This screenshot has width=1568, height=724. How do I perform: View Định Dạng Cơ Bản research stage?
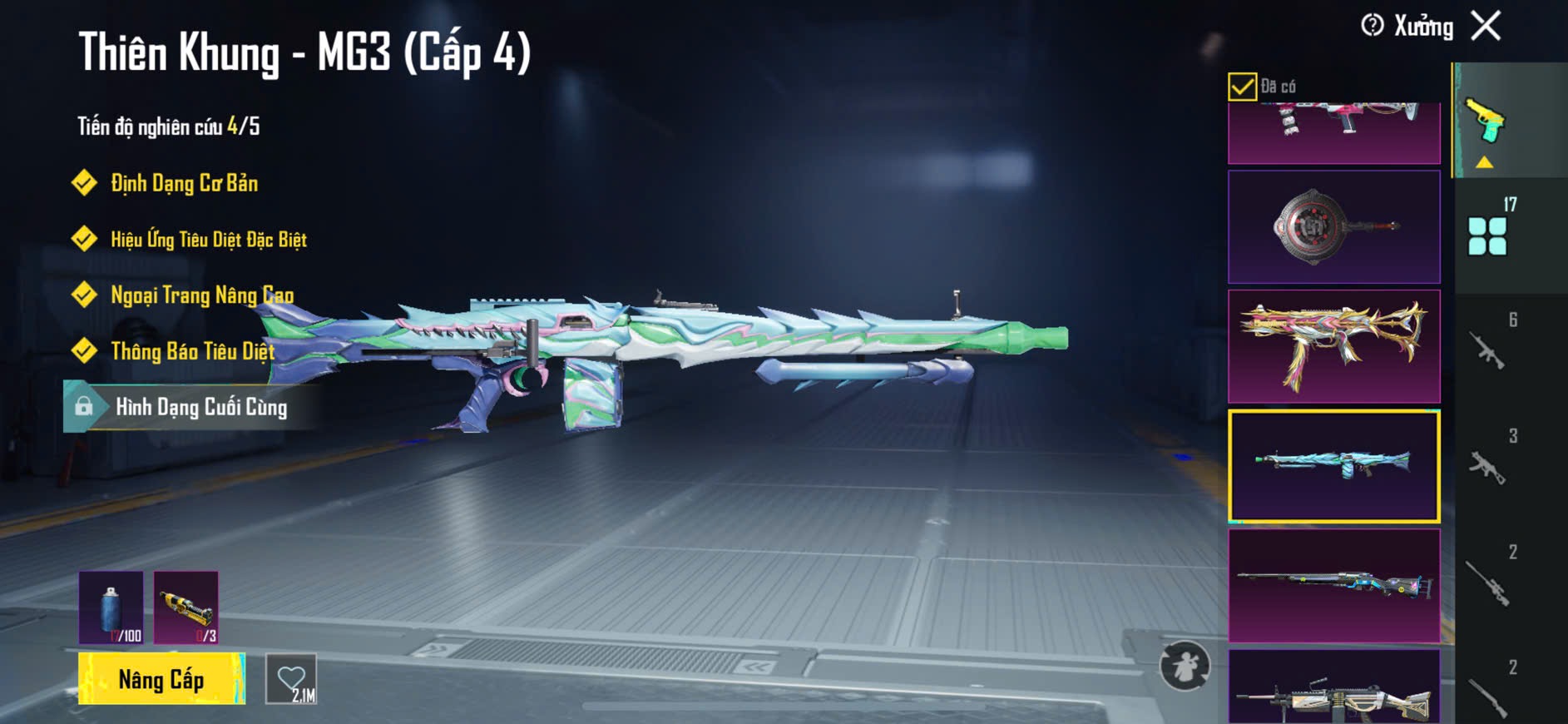point(184,183)
